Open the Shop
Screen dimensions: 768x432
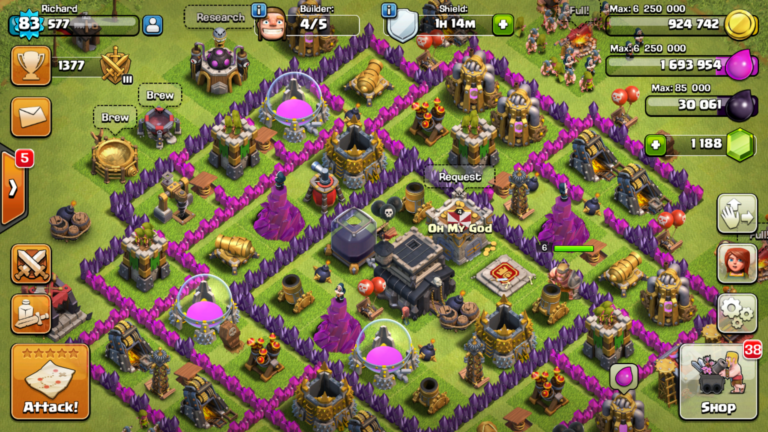click(718, 381)
